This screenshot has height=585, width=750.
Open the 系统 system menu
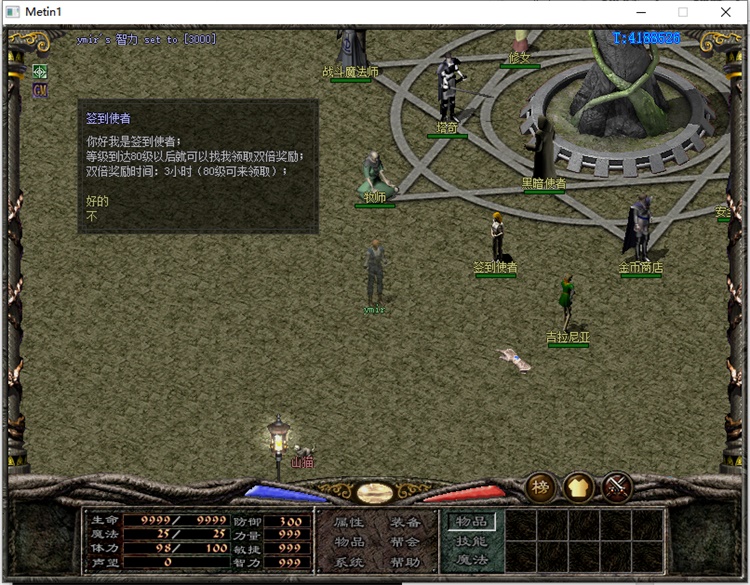tap(349, 562)
